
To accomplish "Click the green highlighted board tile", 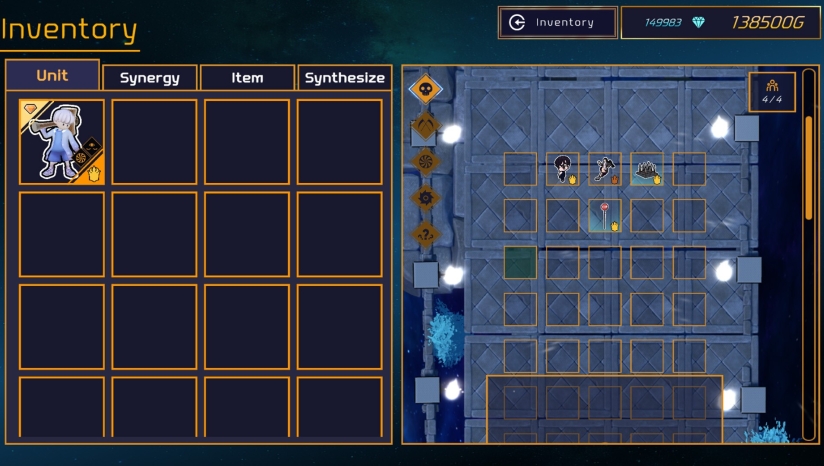I will pyautogui.click(x=520, y=262).
